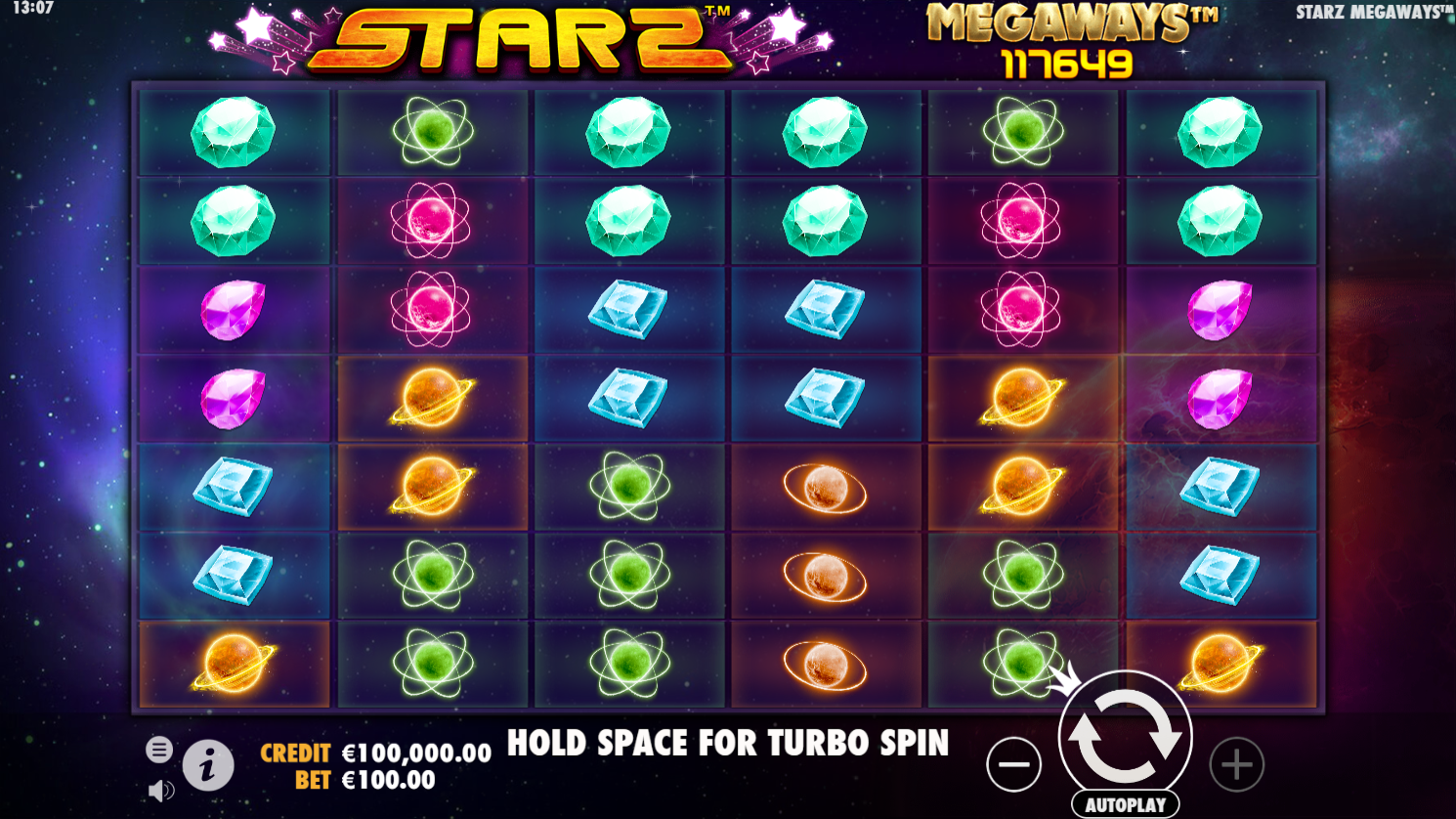
Task: Click HOLD SPACE FOR TURBO SPIN text
Action: tap(726, 743)
